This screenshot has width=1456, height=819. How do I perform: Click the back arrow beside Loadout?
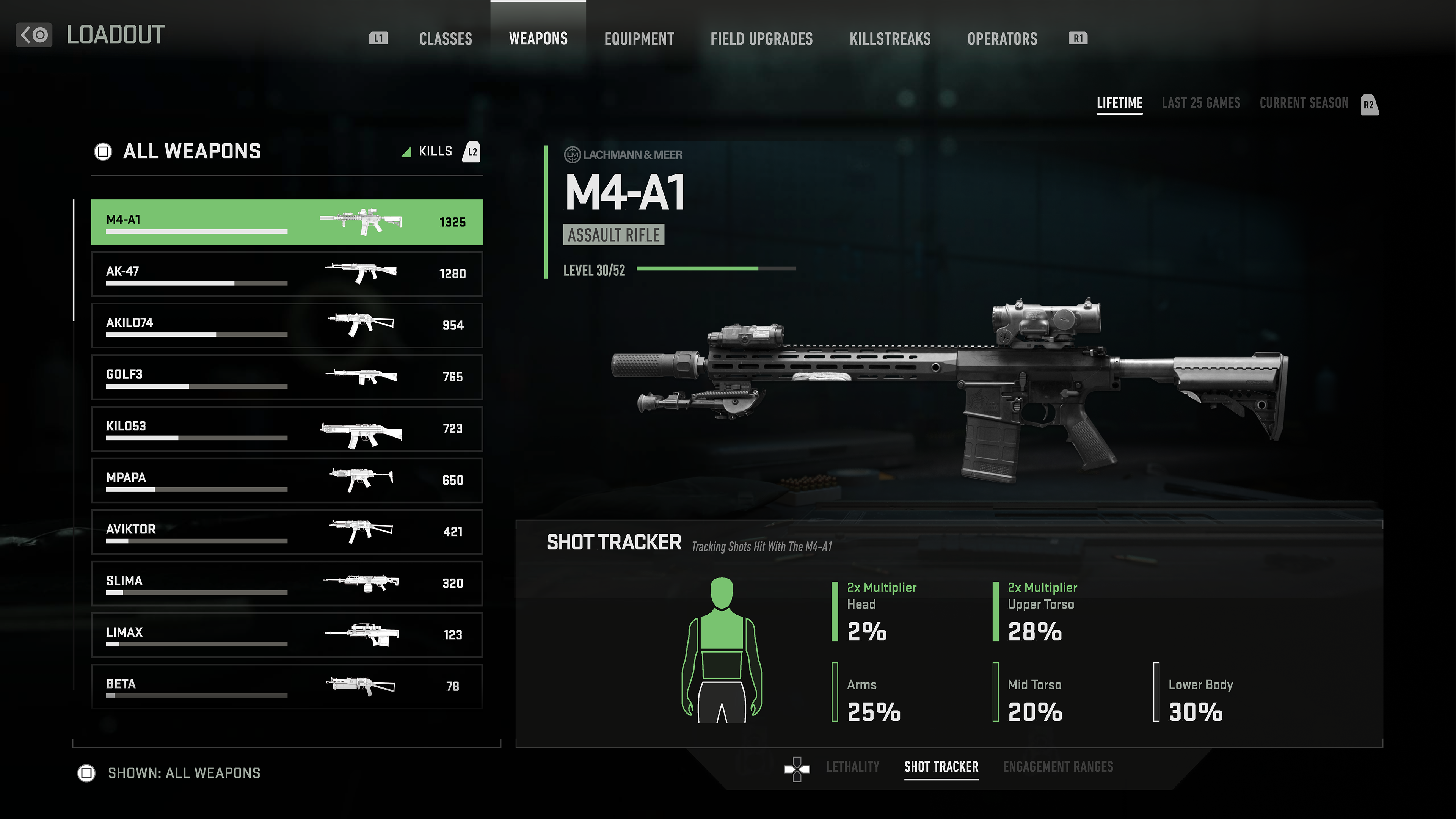[x=34, y=35]
